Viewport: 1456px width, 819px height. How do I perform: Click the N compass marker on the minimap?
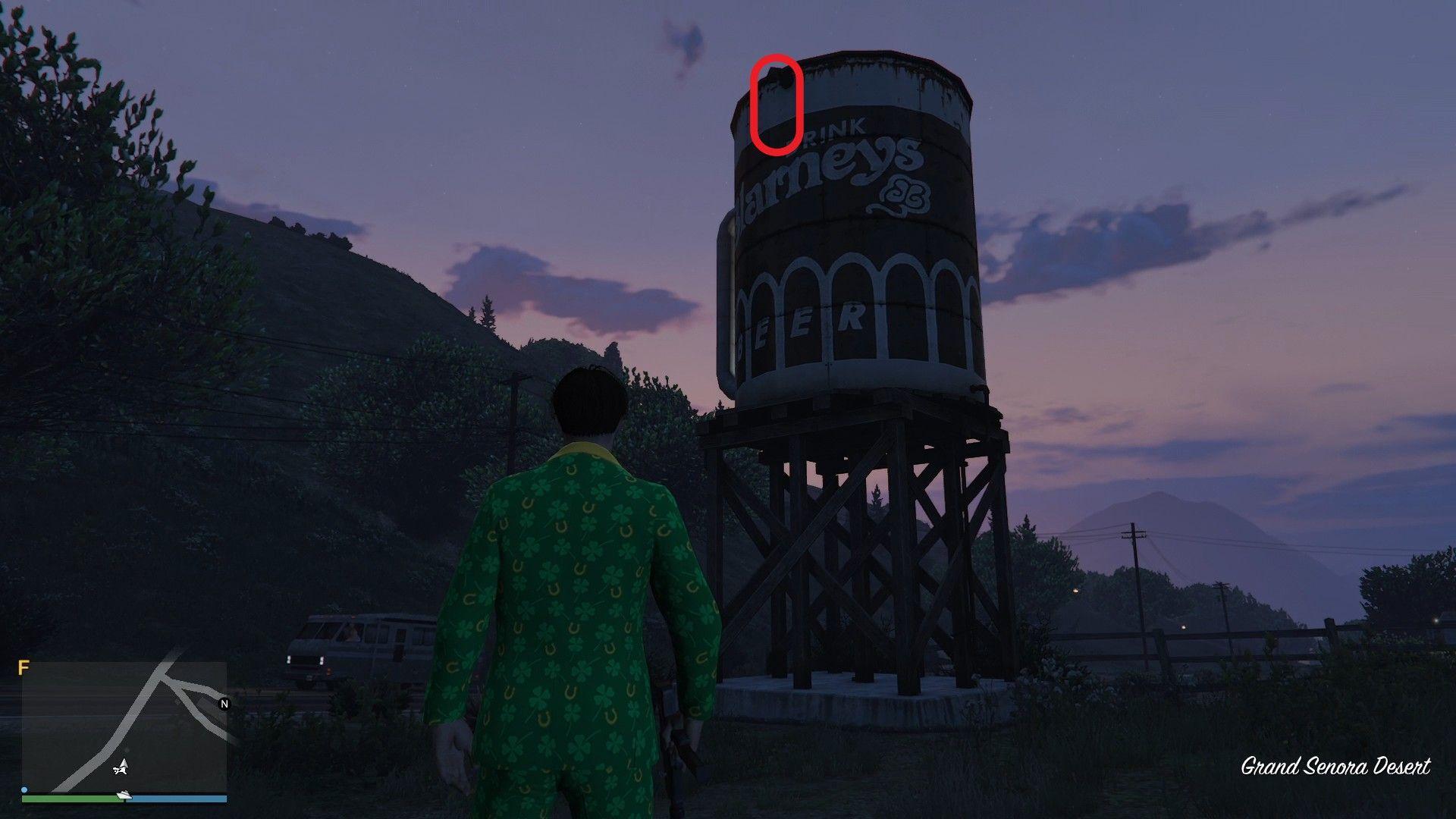click(x=224, y=704)
